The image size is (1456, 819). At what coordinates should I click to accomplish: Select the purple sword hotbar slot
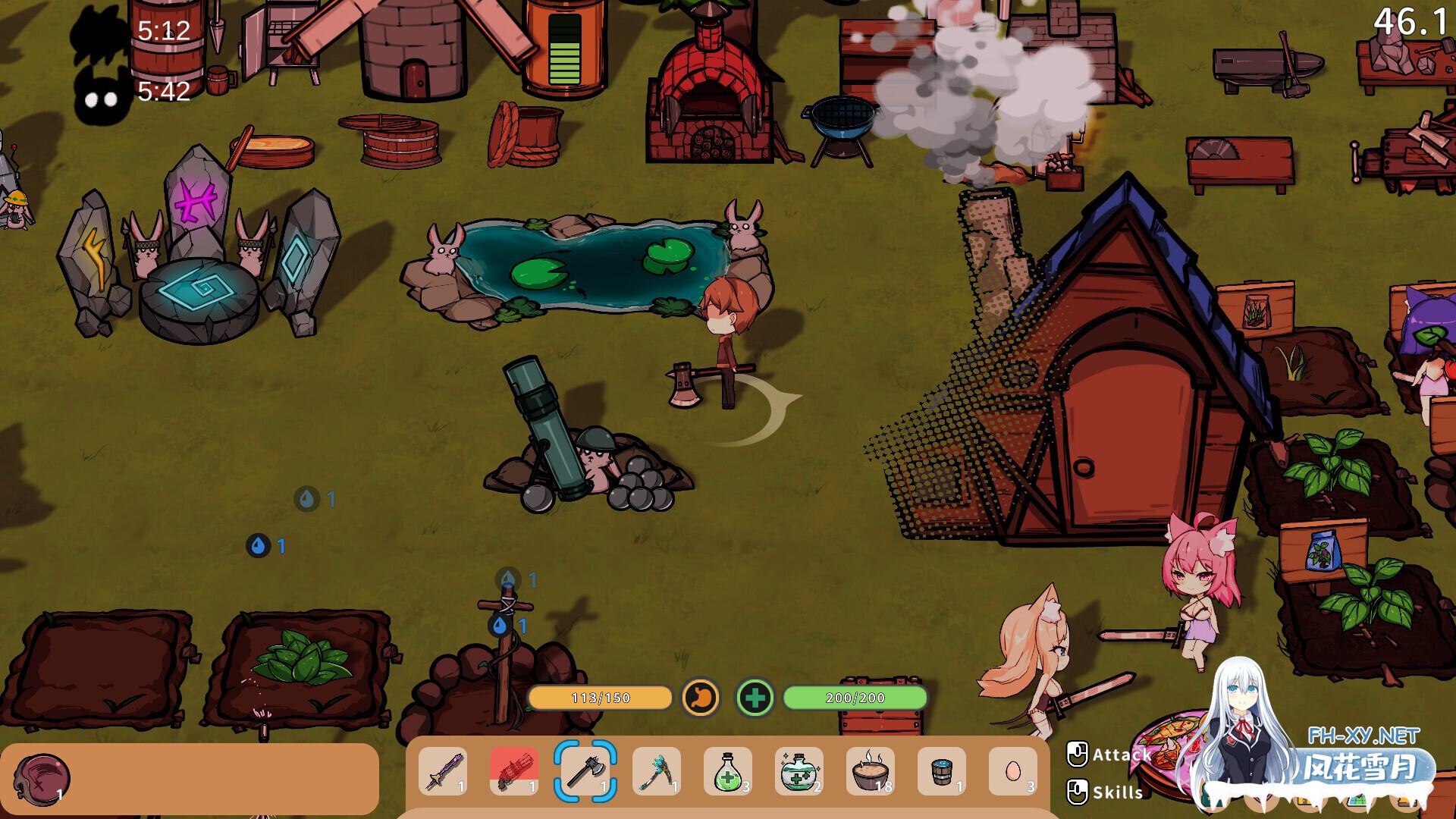pyautogui.click(x=443, y=771)
